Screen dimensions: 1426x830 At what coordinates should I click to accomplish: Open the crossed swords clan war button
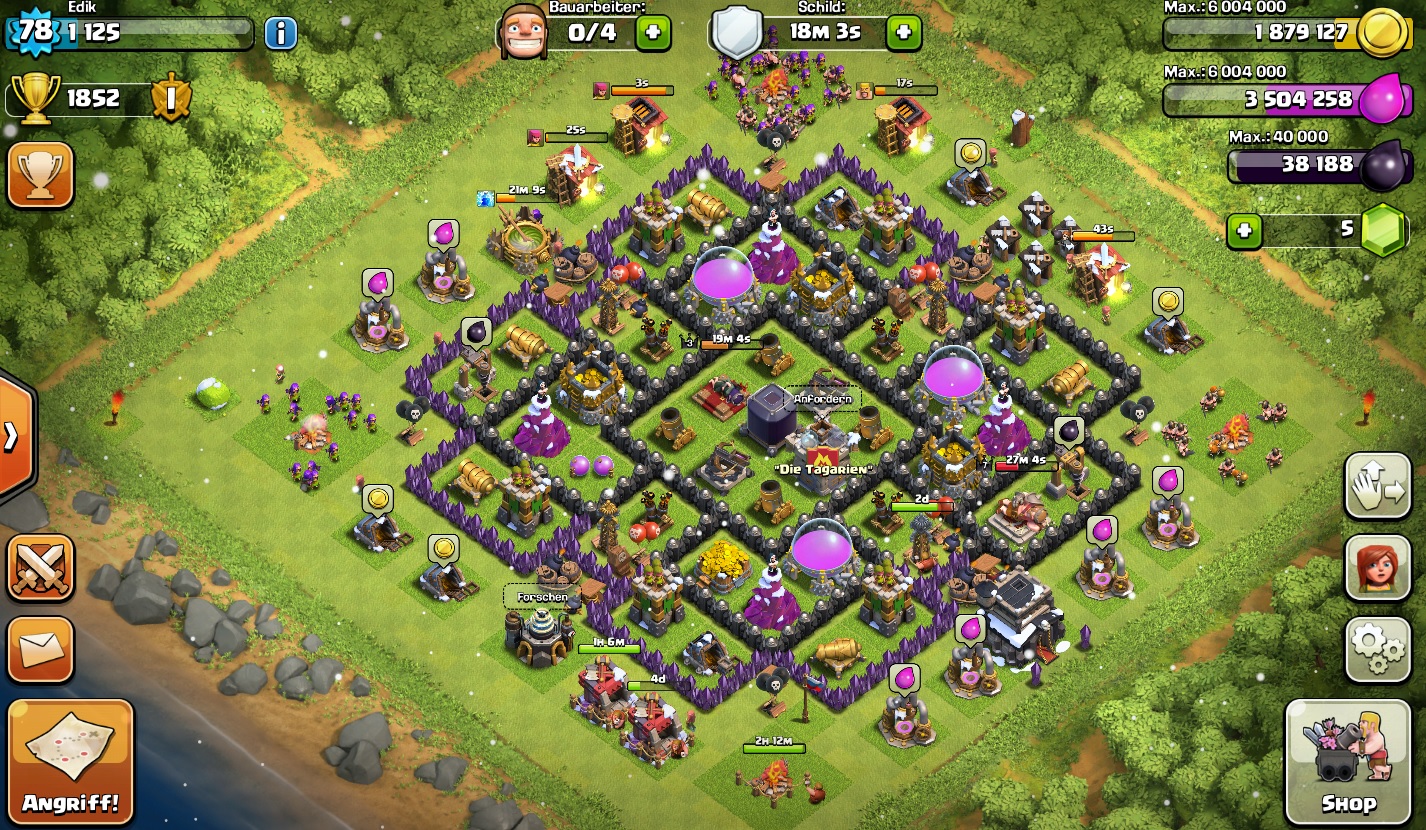(x=41, y=567)
